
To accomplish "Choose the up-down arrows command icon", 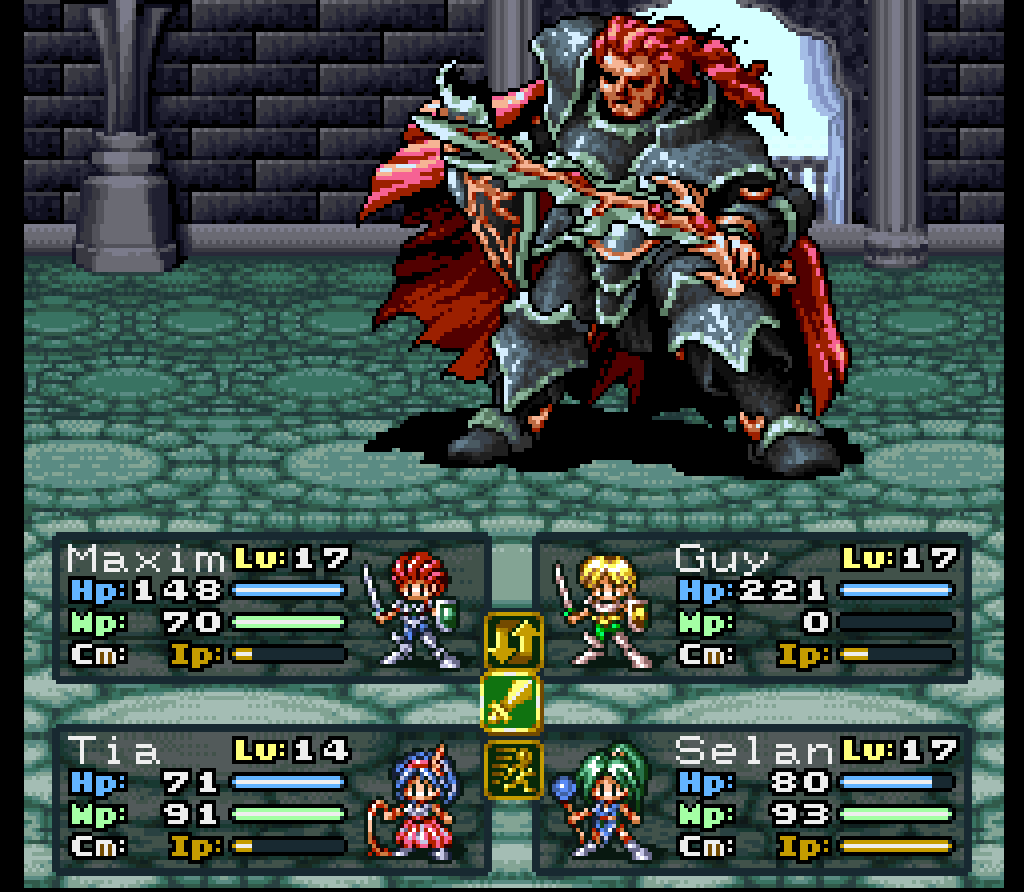I will 512,641.
